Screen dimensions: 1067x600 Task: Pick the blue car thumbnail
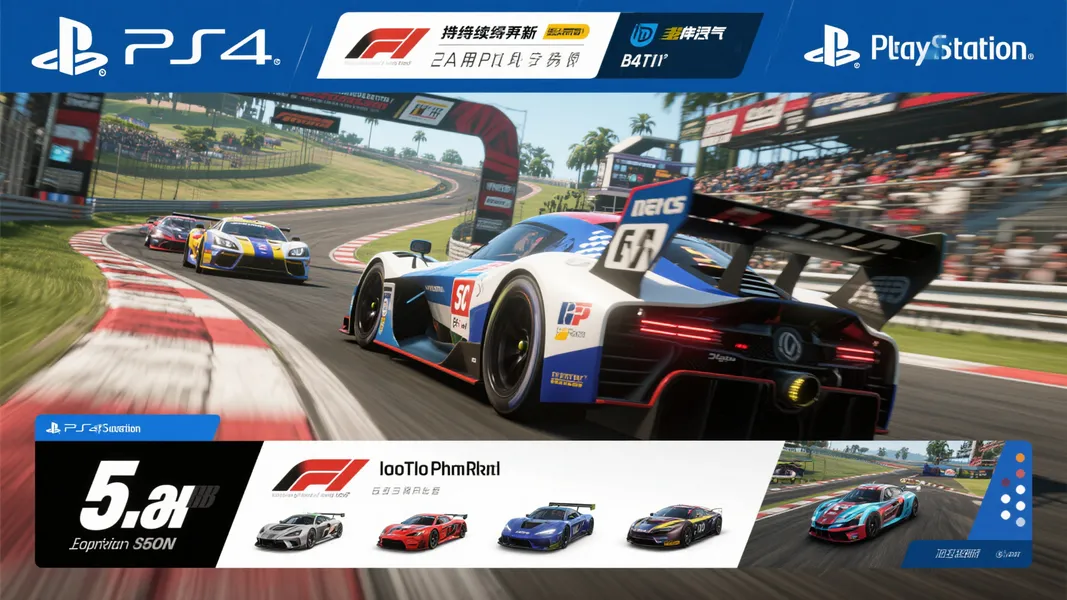tap(546, 527)
